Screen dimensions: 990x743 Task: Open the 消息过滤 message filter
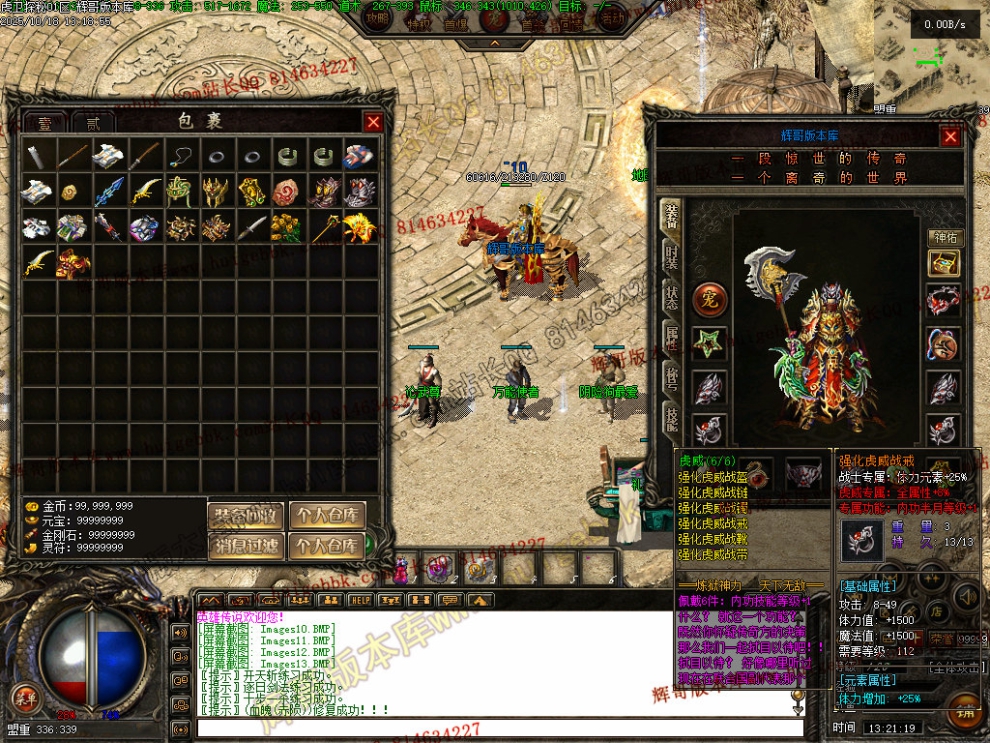click(246, 546)
